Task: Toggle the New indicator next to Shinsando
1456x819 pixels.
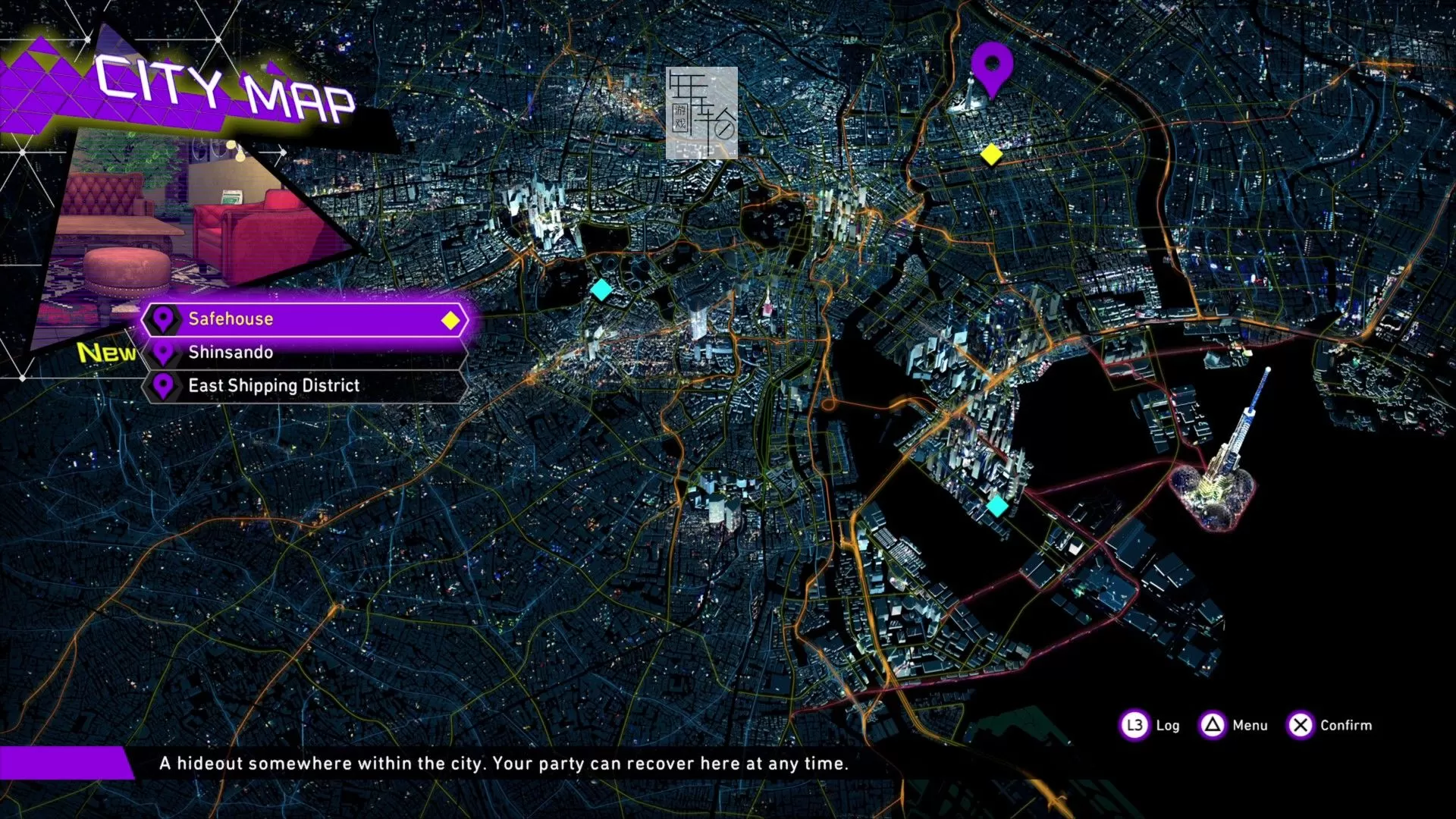Action: (x=106, y=351)
